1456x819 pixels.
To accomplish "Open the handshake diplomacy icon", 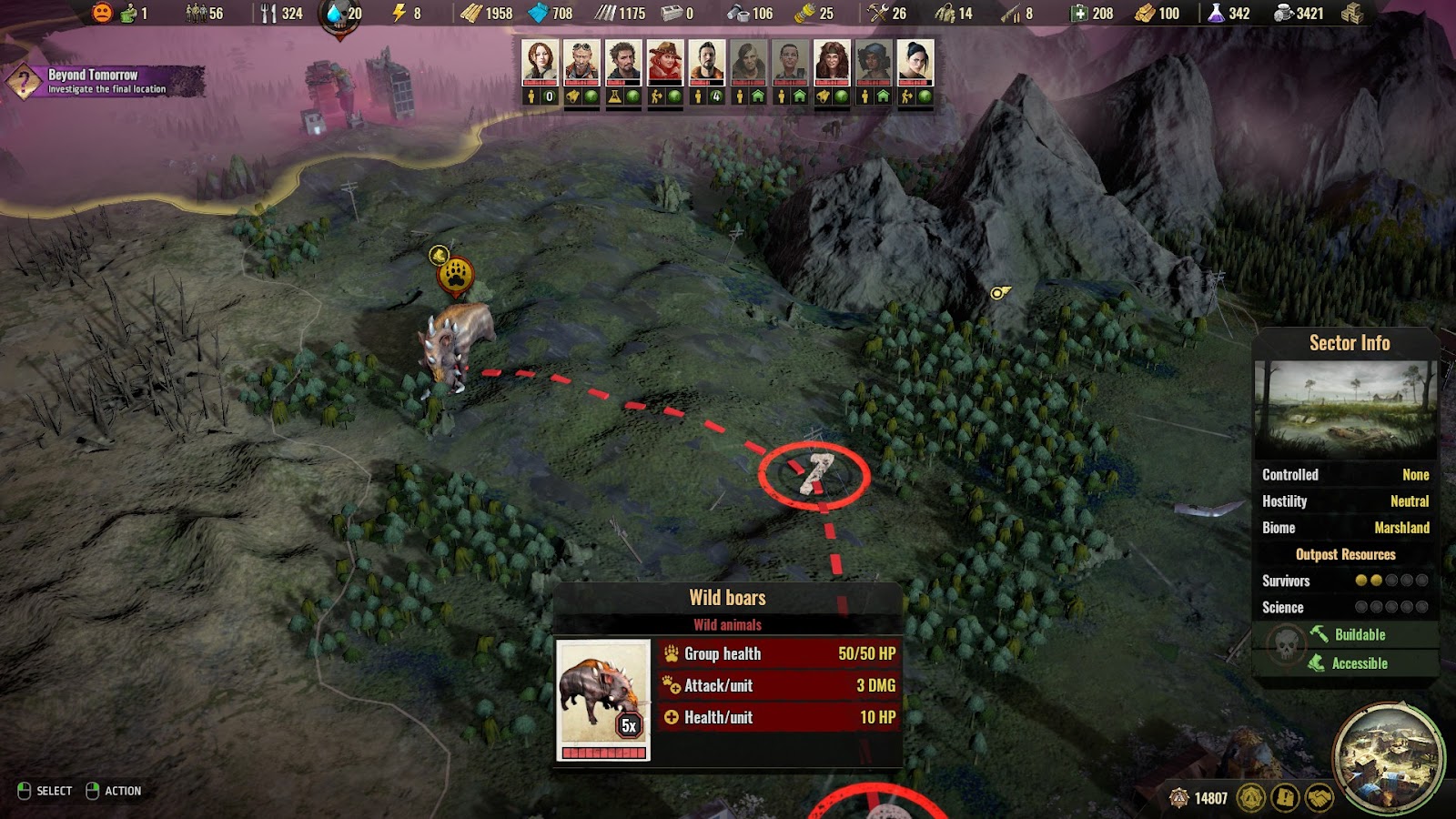I will tap(1319, 798).
